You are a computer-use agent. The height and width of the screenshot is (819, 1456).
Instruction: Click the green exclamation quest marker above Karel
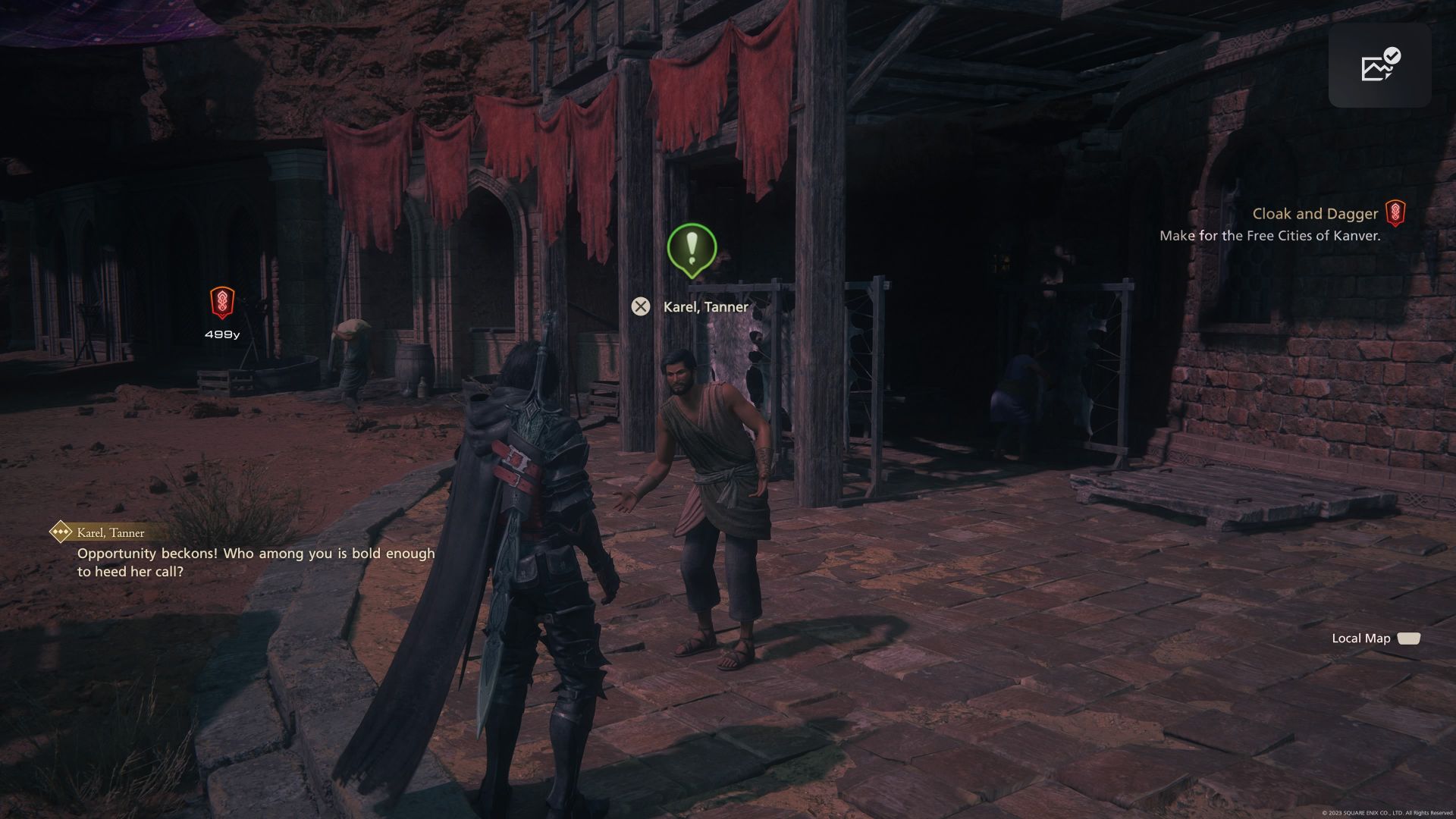click(x=691, y=249)
